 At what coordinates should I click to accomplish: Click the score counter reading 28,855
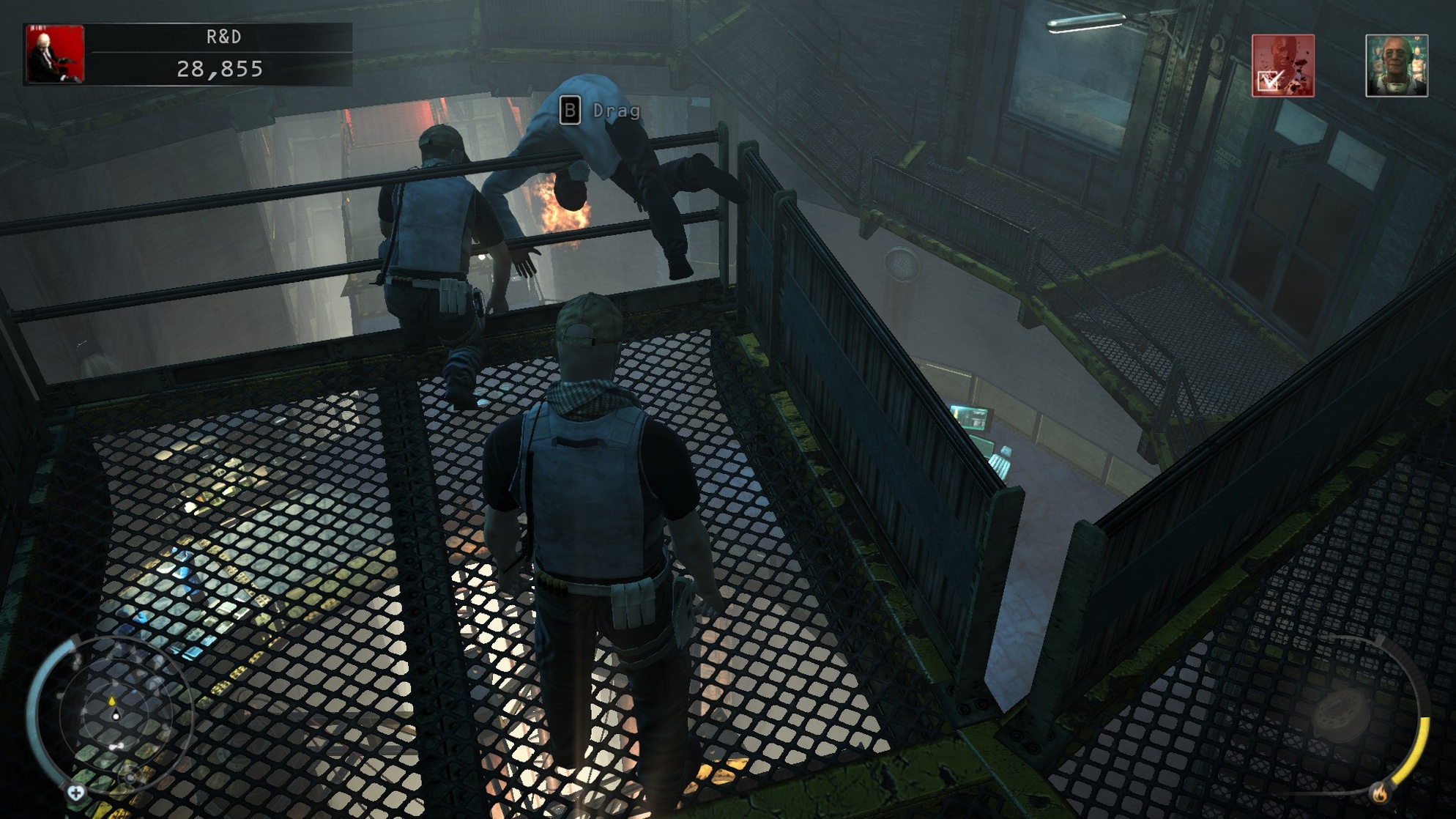click(x=220, y=70)
